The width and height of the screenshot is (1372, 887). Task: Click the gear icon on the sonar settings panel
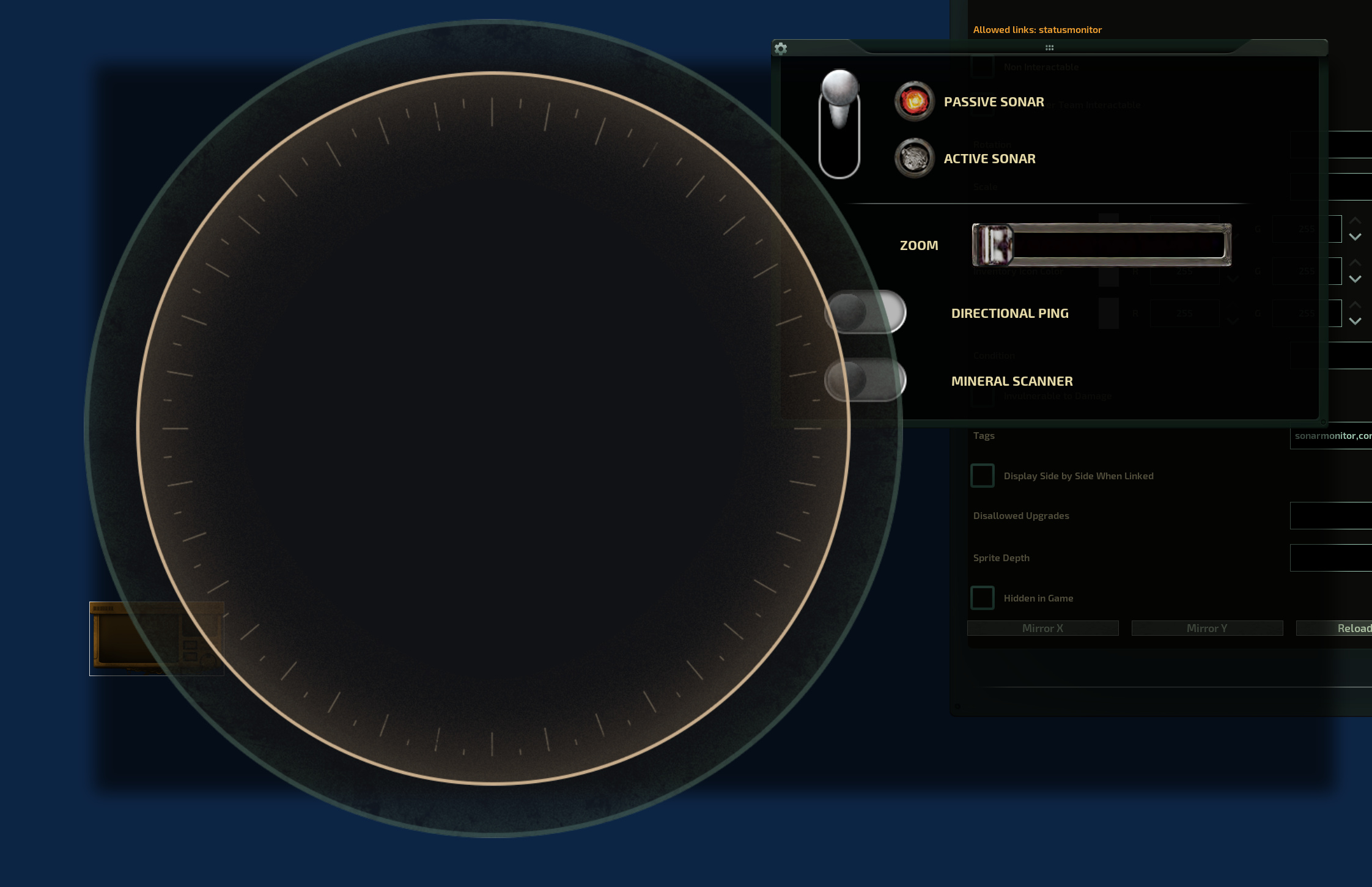point(781,50)
